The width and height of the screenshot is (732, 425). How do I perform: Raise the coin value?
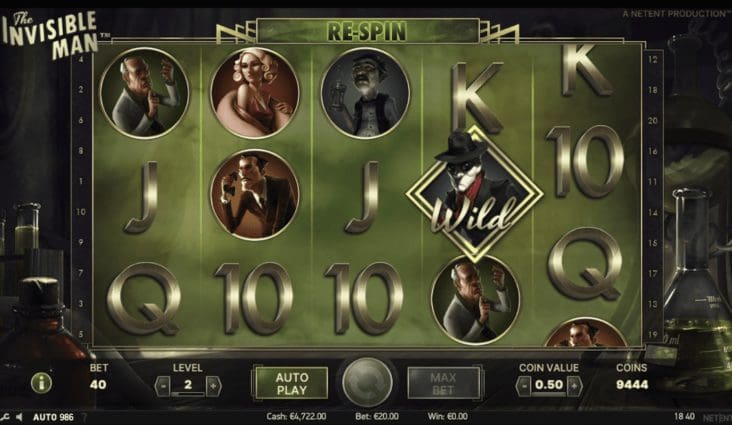click(x=574, y=386)
